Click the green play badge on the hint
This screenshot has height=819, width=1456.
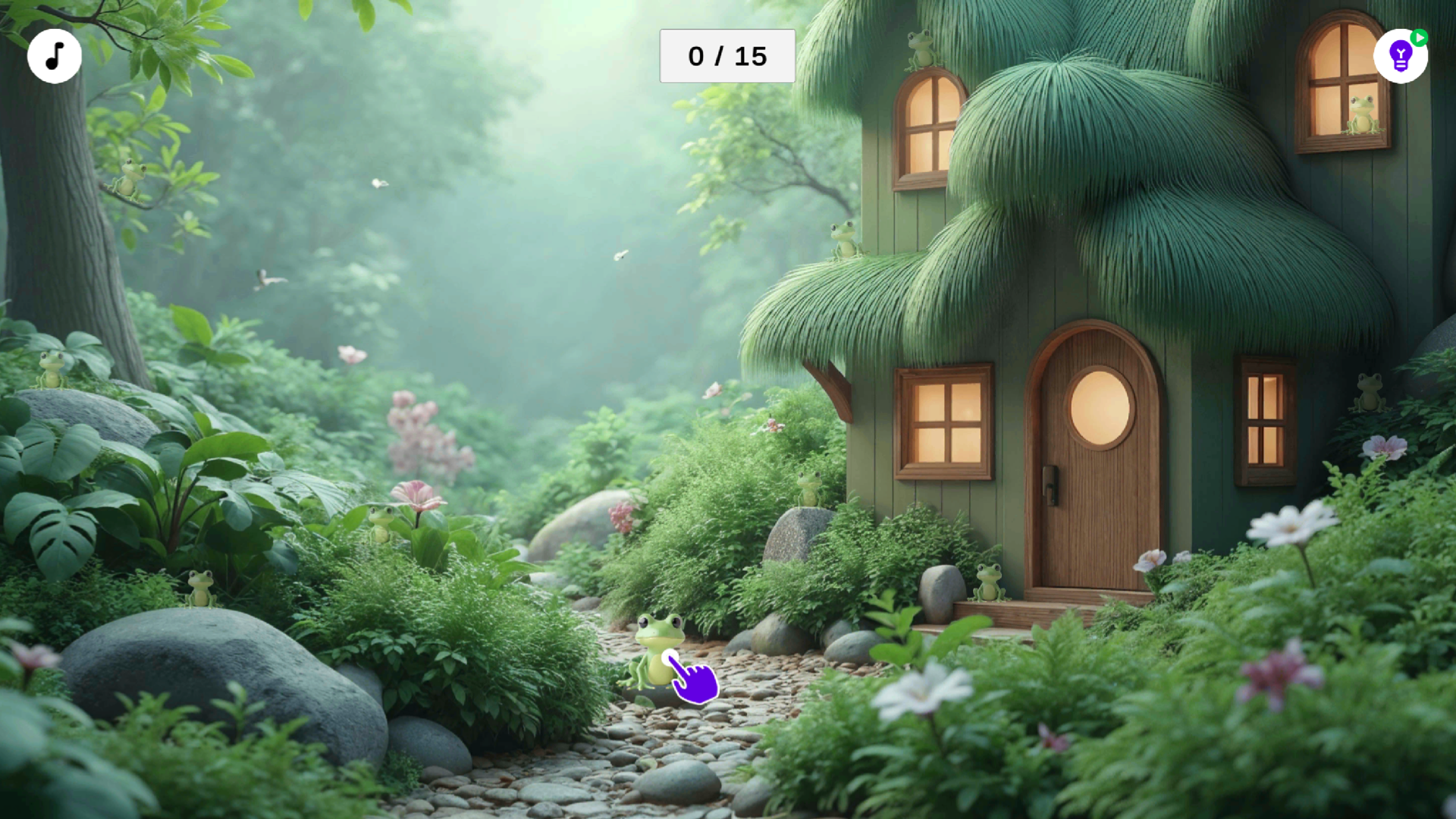coord(1420,37)
